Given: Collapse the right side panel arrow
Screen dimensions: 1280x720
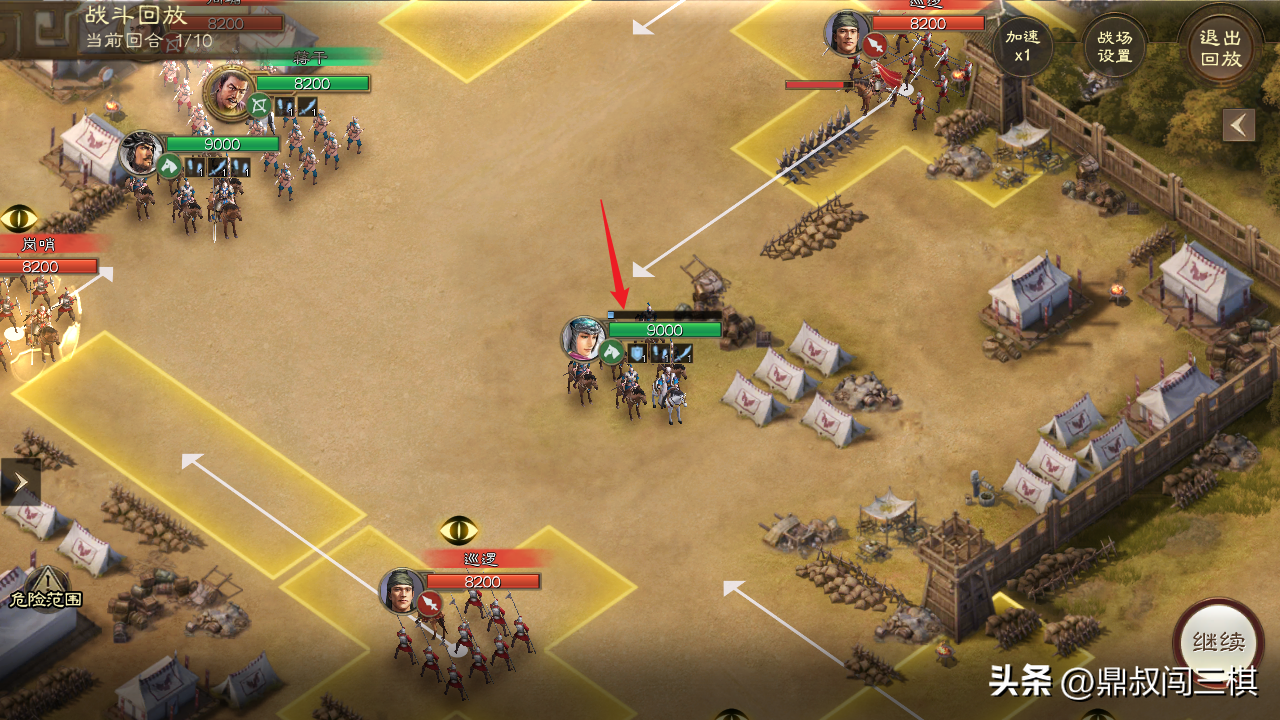Looking at the screenshot, I should pyautogui.click(x=1239, y=125).
